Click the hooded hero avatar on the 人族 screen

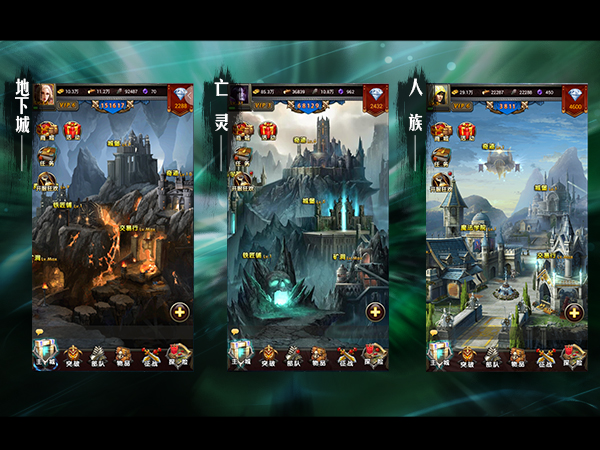(439, 94)
